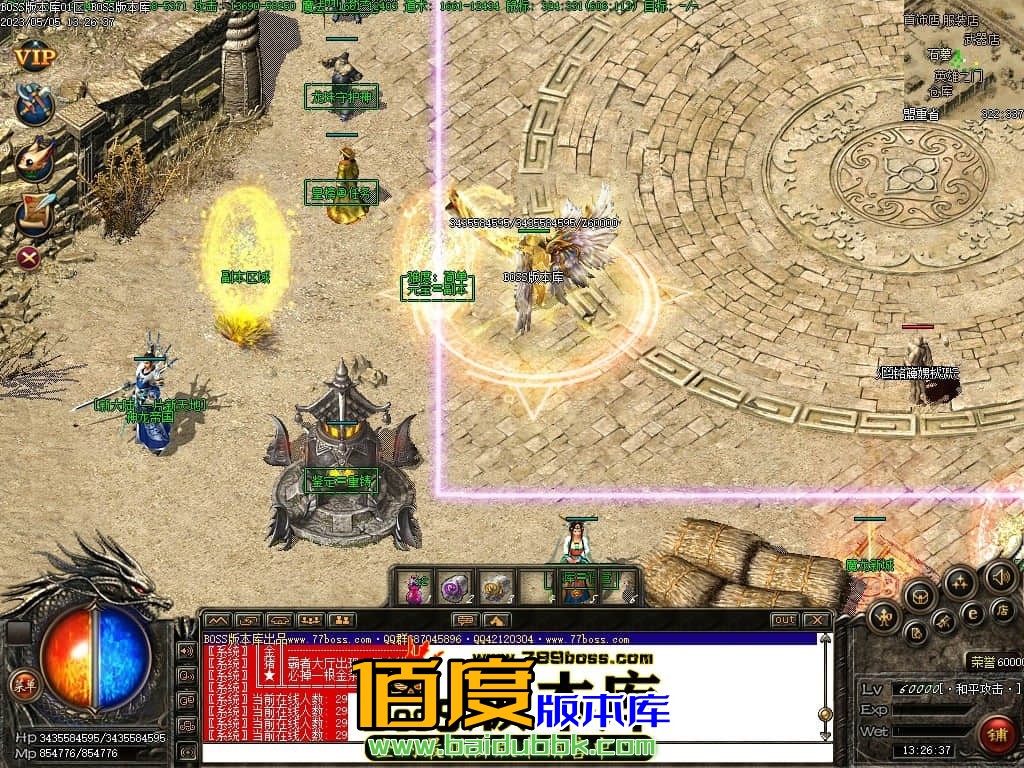Toggle the speaker sound button
Screen dimensions: 1024x768
coord(999,575)
